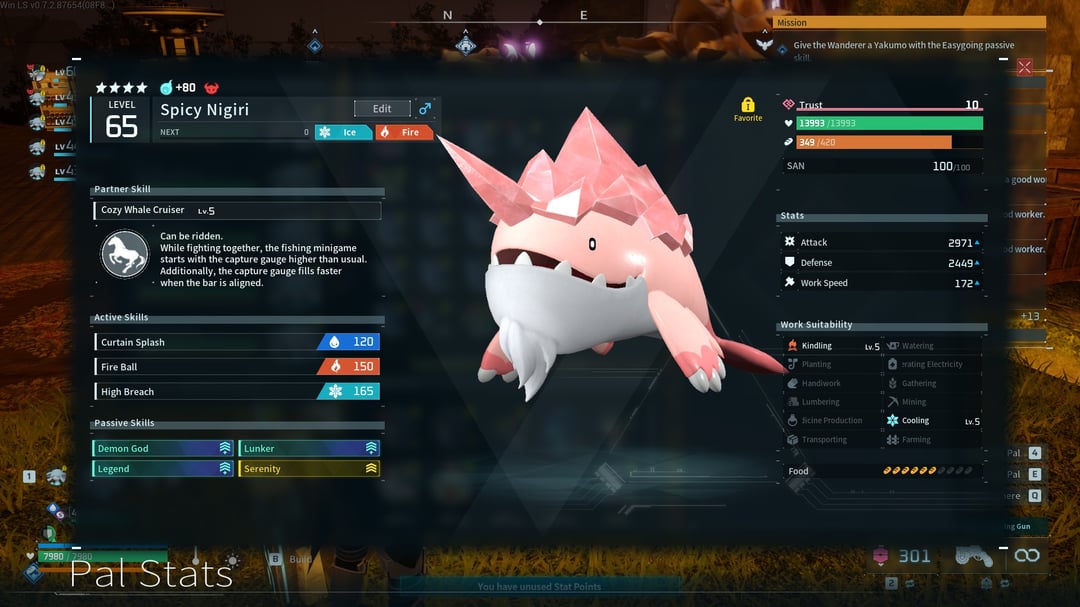Inspect the Serenity passive skill

[x=309, y=469]
